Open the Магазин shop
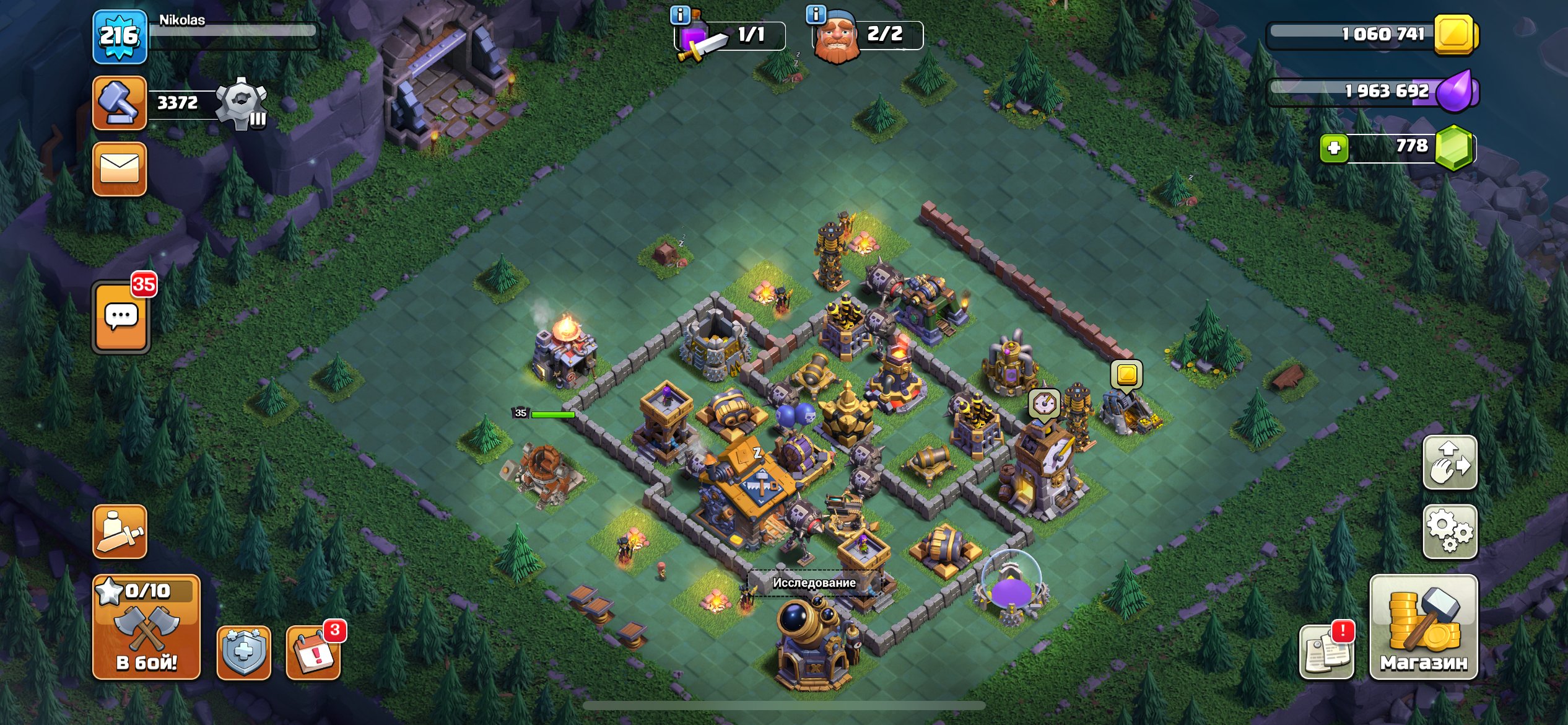Screen dimensions: 1568x725 1423,627
